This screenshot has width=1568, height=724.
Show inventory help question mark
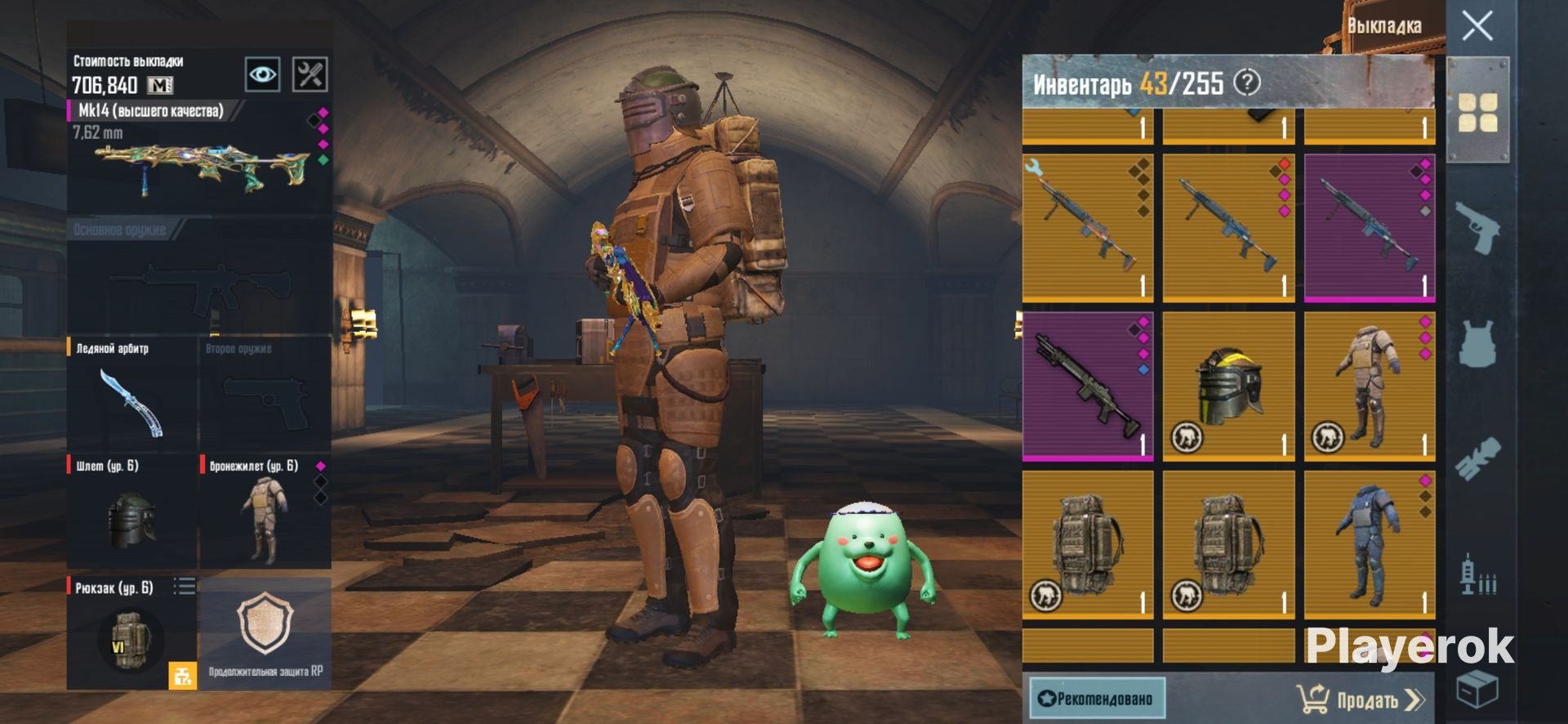tap(1247, 83)
